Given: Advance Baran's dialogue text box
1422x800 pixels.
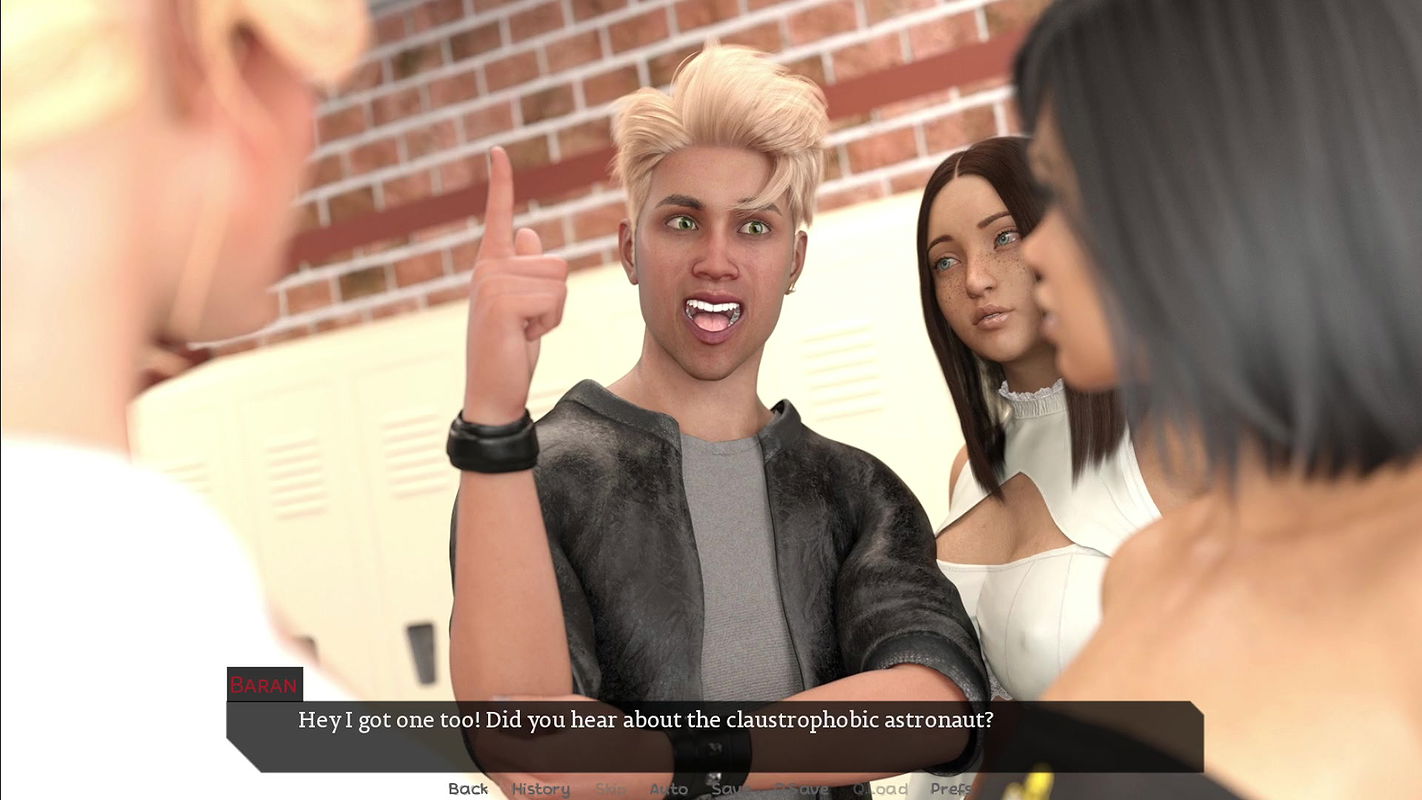Looking at the screenshot, I should [x=714, y=736].
